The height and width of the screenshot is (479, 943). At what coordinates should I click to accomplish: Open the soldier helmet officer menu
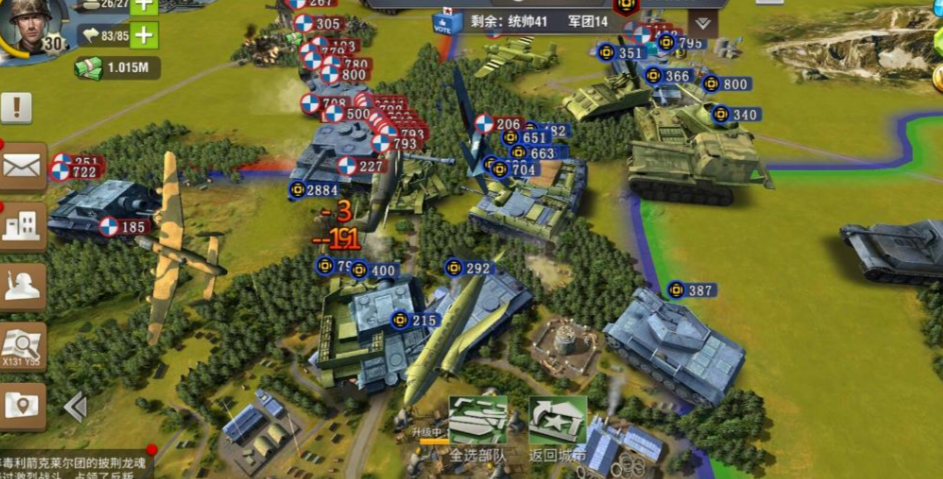click(x=22, y=286)
